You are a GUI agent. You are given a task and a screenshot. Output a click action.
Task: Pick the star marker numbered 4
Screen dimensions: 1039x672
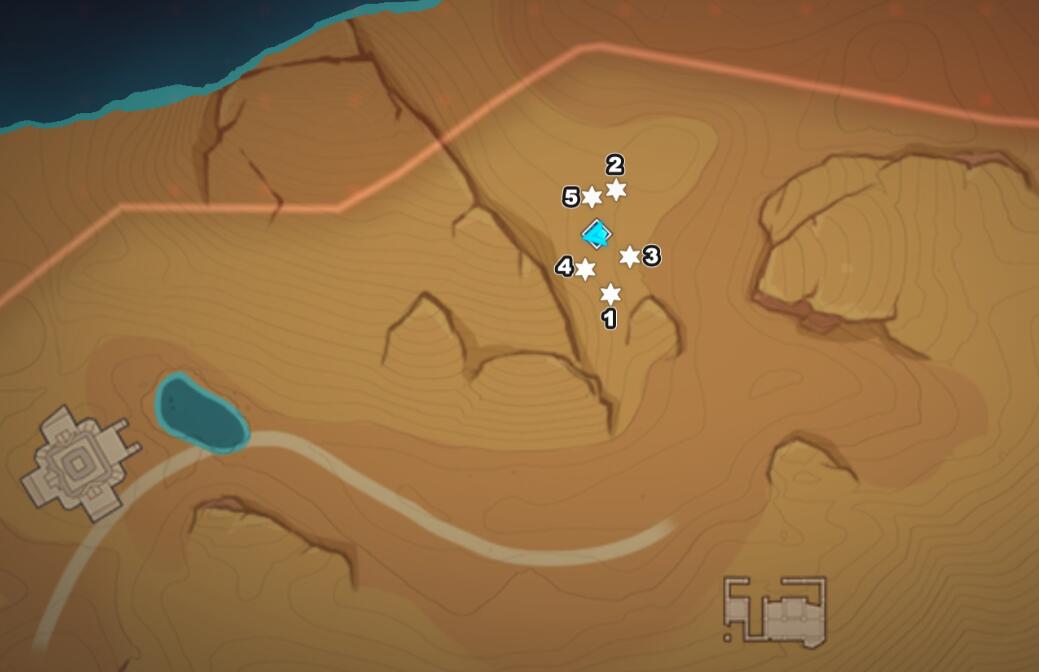pyautogui.click(x=585, y=270)
